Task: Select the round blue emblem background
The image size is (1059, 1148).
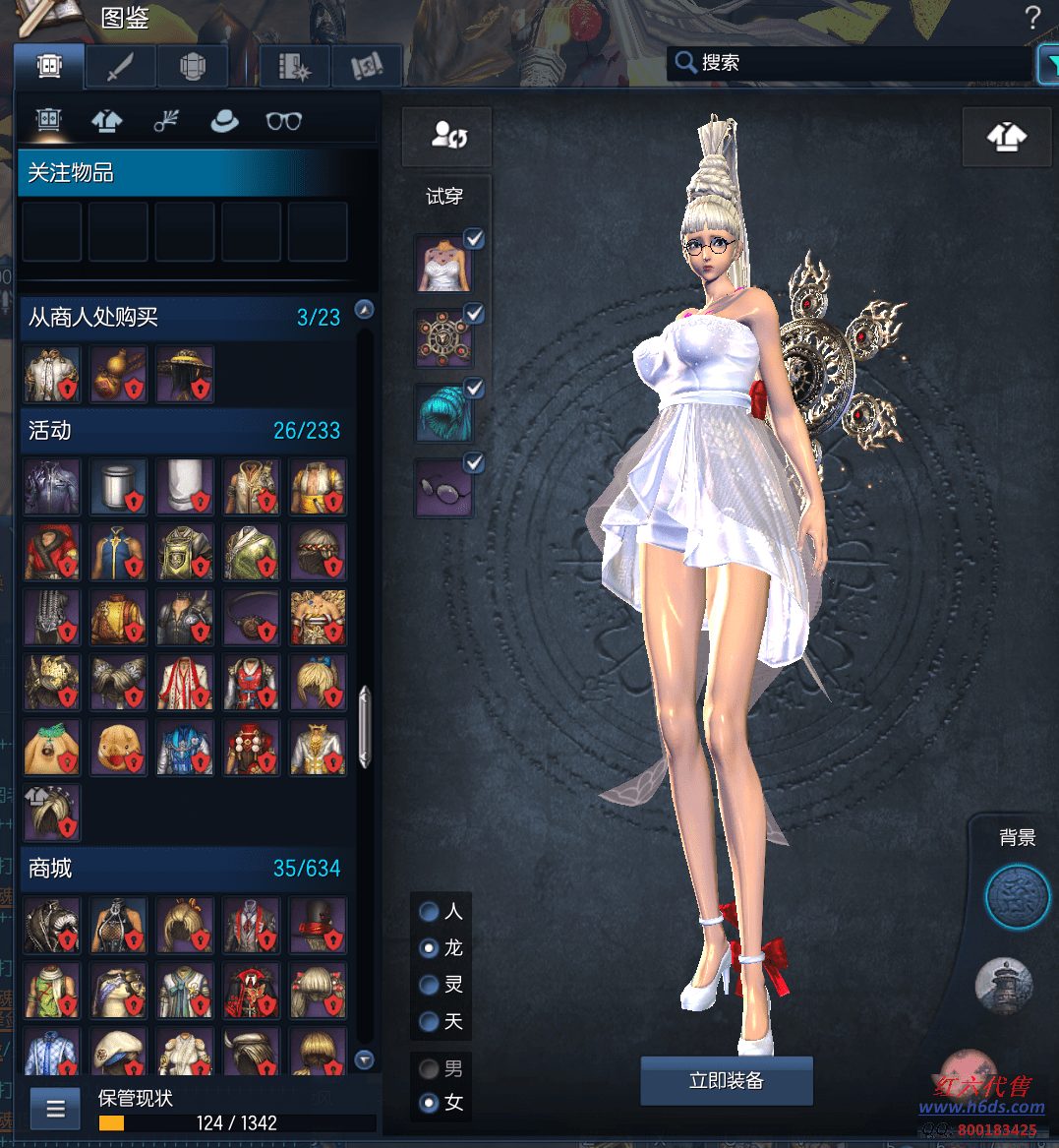Action: [1017, 897]
